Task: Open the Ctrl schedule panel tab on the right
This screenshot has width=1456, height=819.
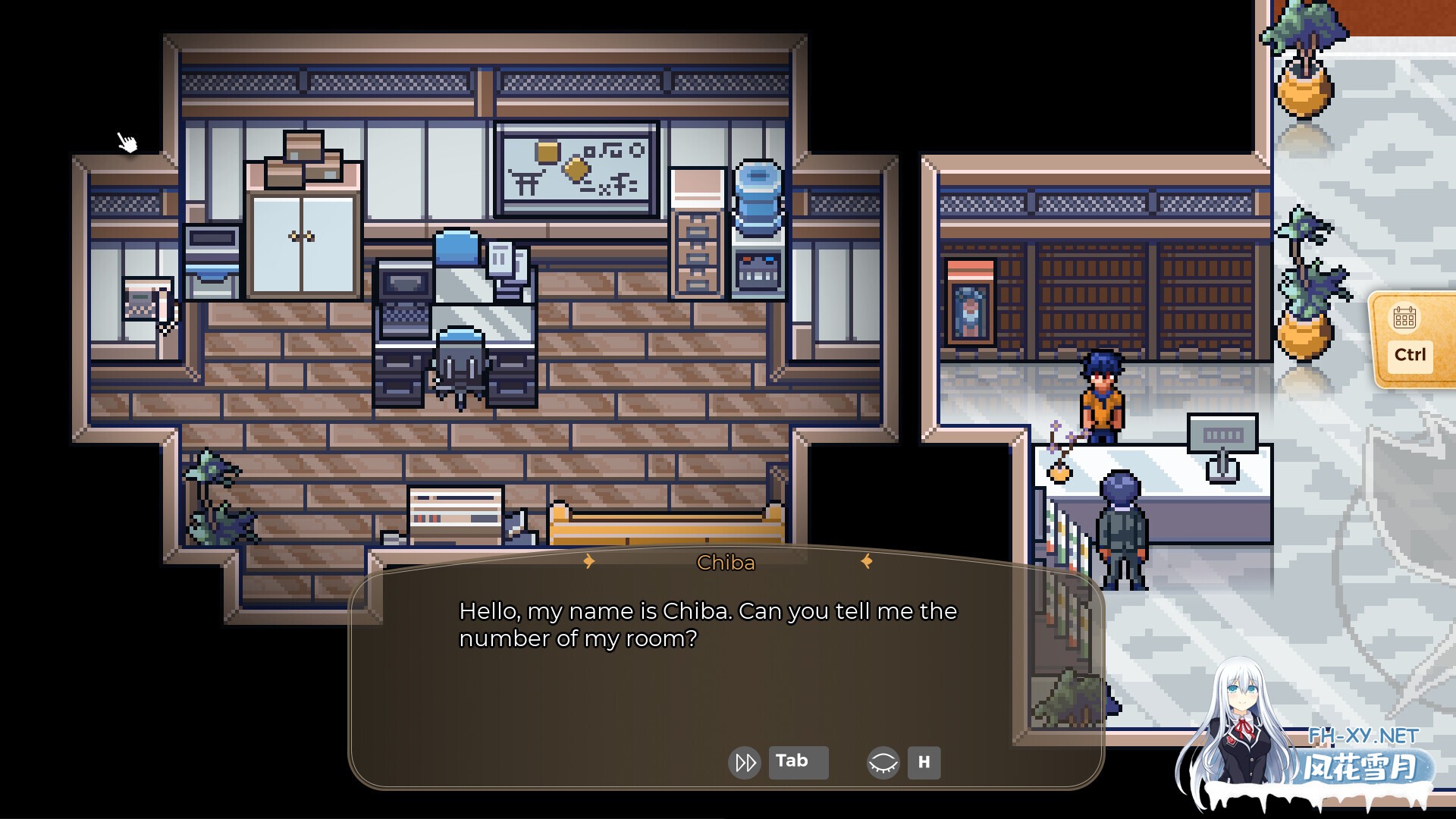Action: pyautogui.click(x=1407, y=353)
